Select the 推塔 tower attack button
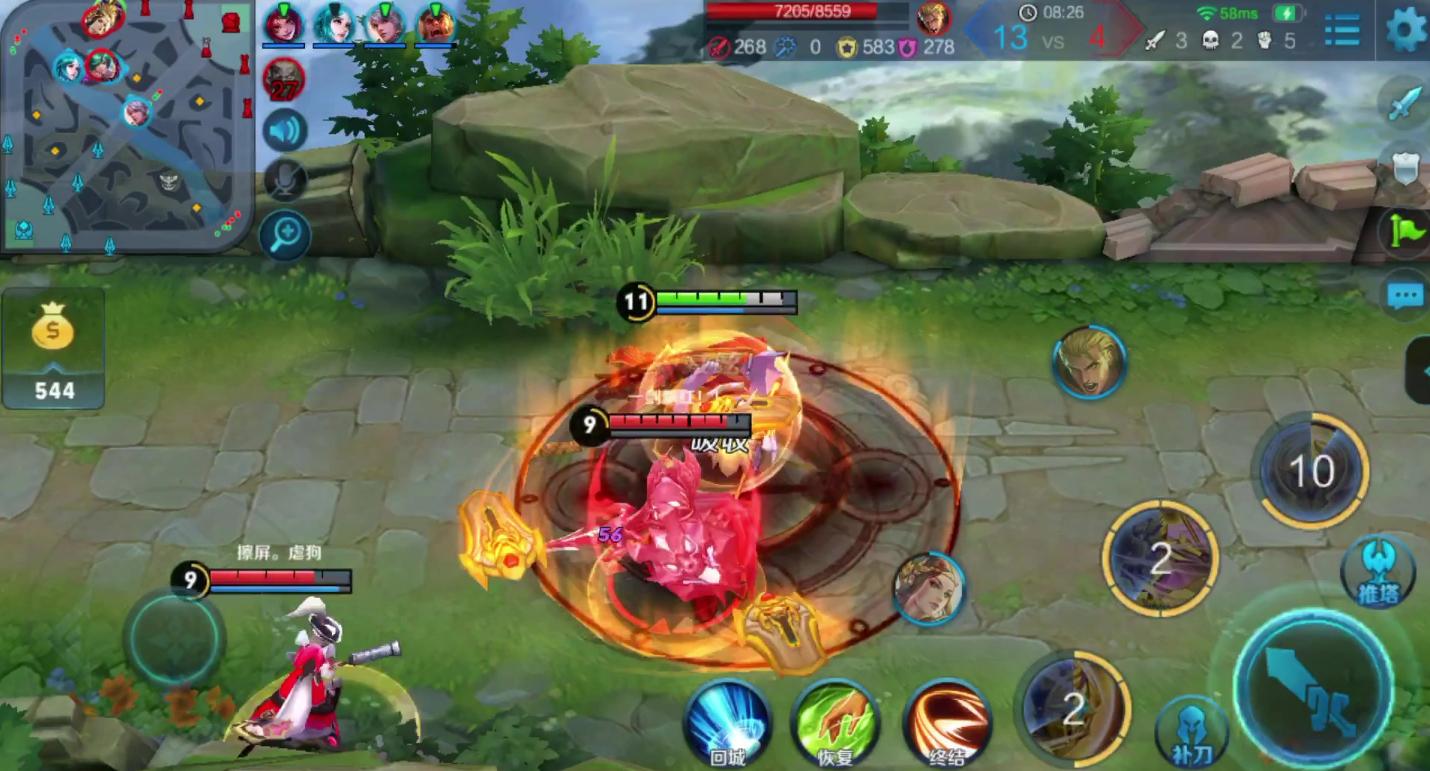This screenshot has width=1430, height=771. (x=1378, y=572)
